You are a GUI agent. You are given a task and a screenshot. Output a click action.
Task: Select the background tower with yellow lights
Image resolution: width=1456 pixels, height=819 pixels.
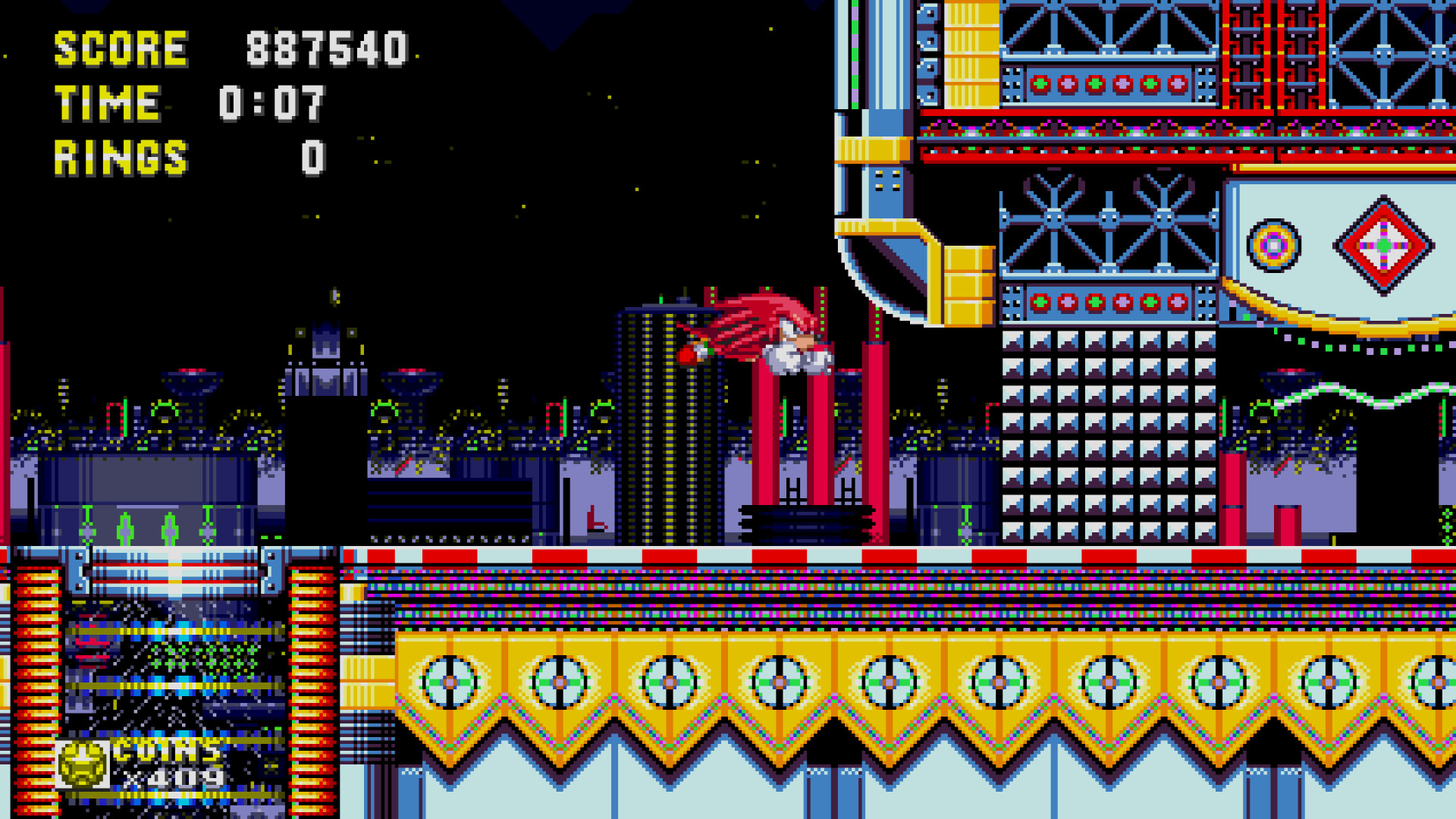[660, 417]
